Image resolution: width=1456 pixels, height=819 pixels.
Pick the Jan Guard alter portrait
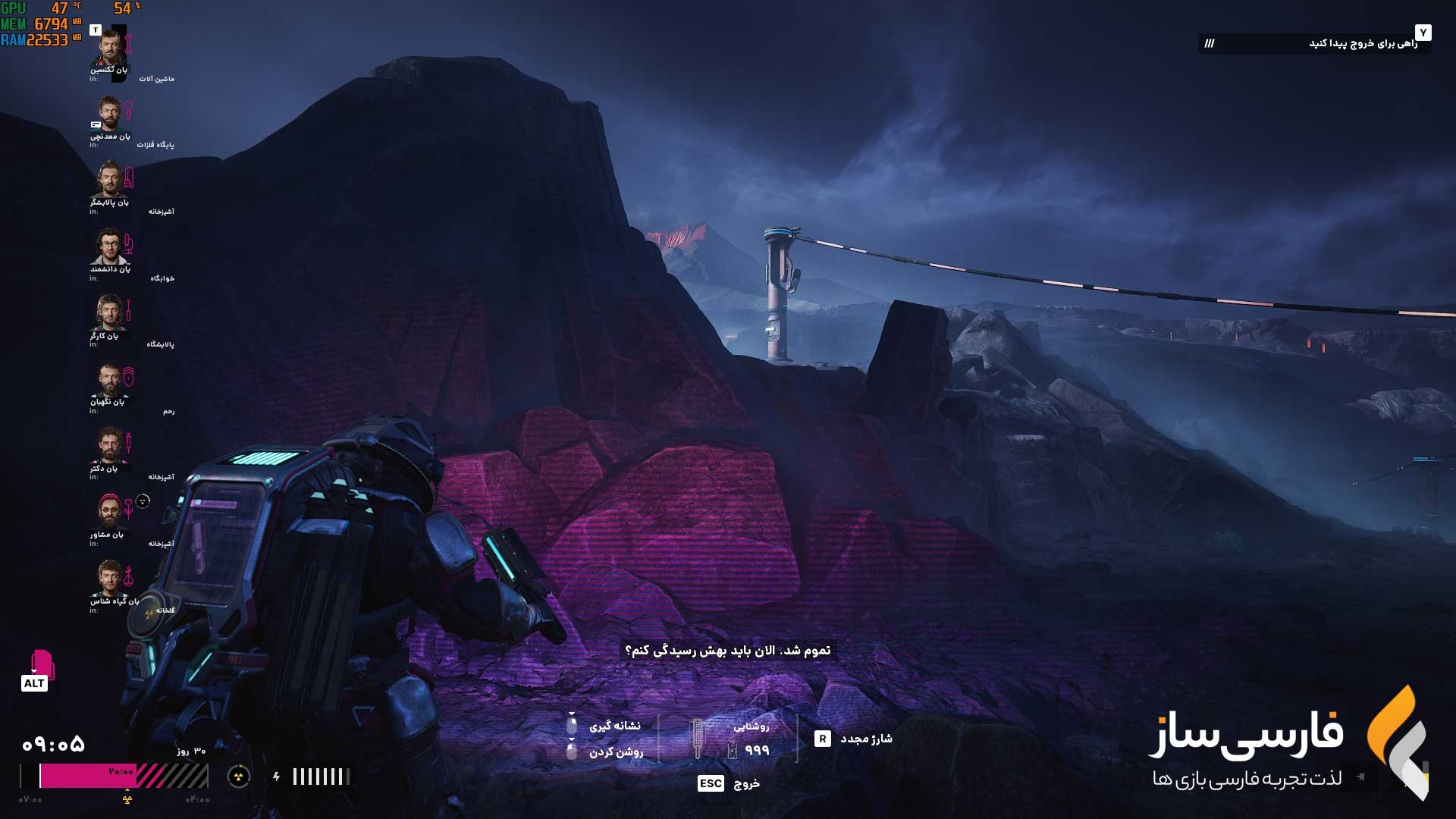tap(110, 379)
